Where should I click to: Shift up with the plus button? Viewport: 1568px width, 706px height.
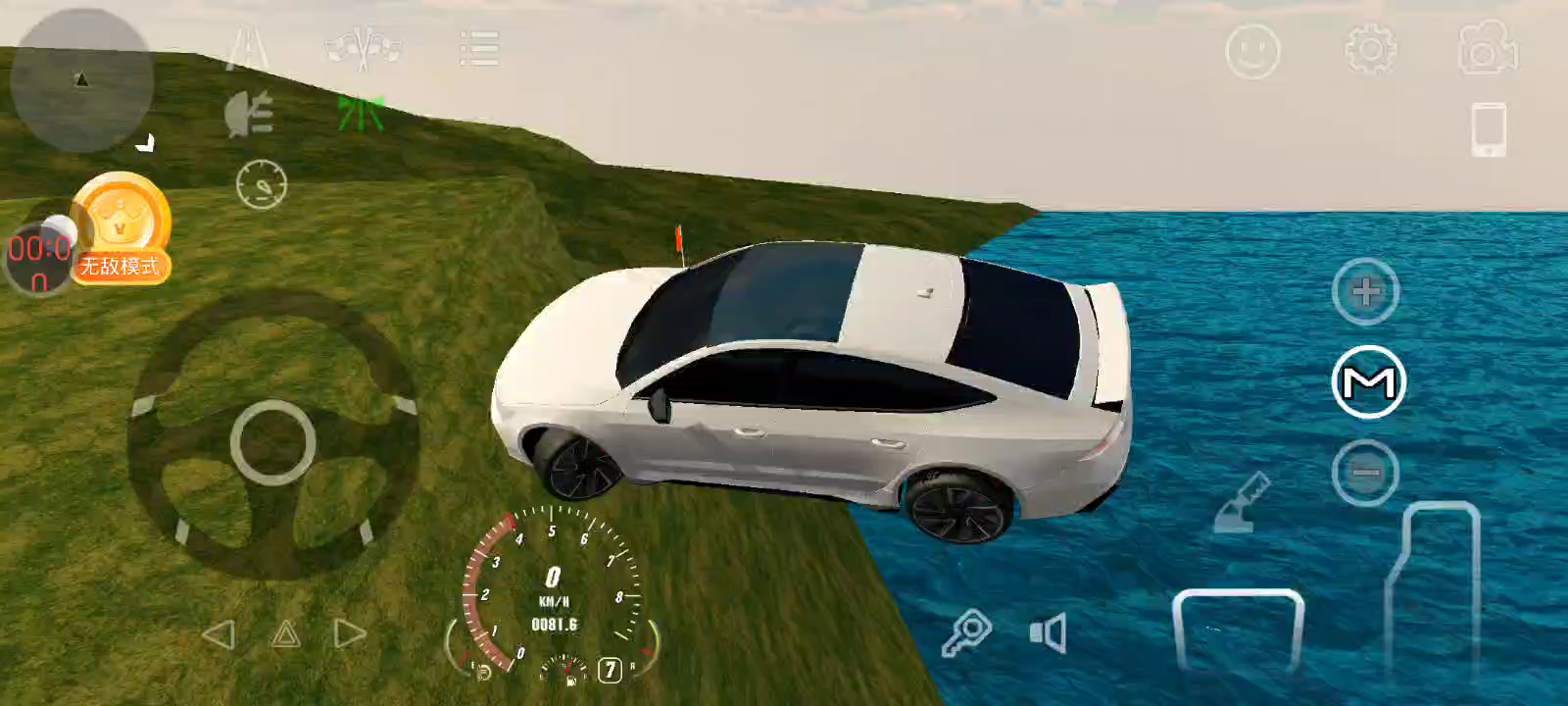coord(1365,291)
